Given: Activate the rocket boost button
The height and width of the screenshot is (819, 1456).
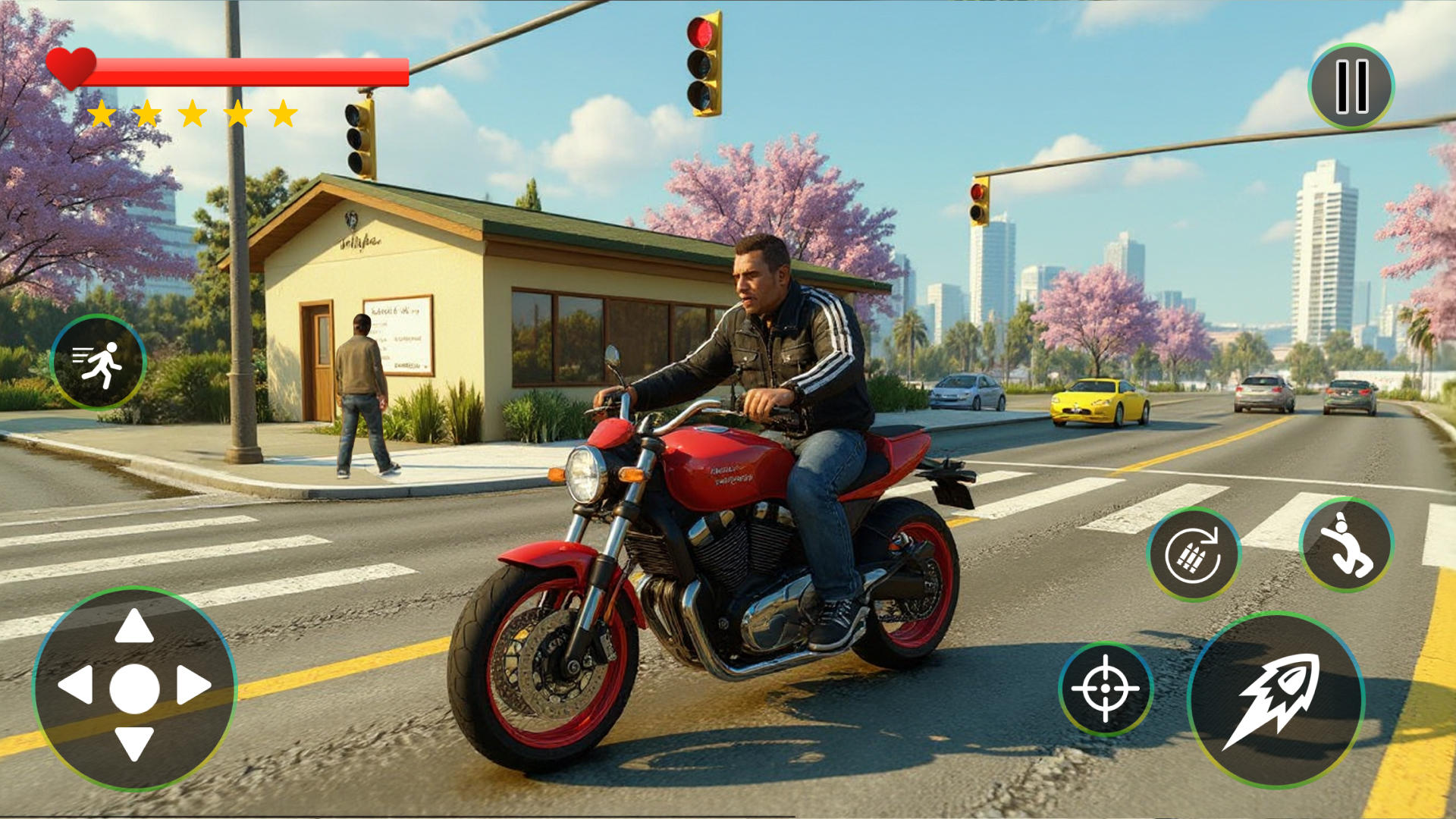Looking at the screenshot, I should 1276,700.
